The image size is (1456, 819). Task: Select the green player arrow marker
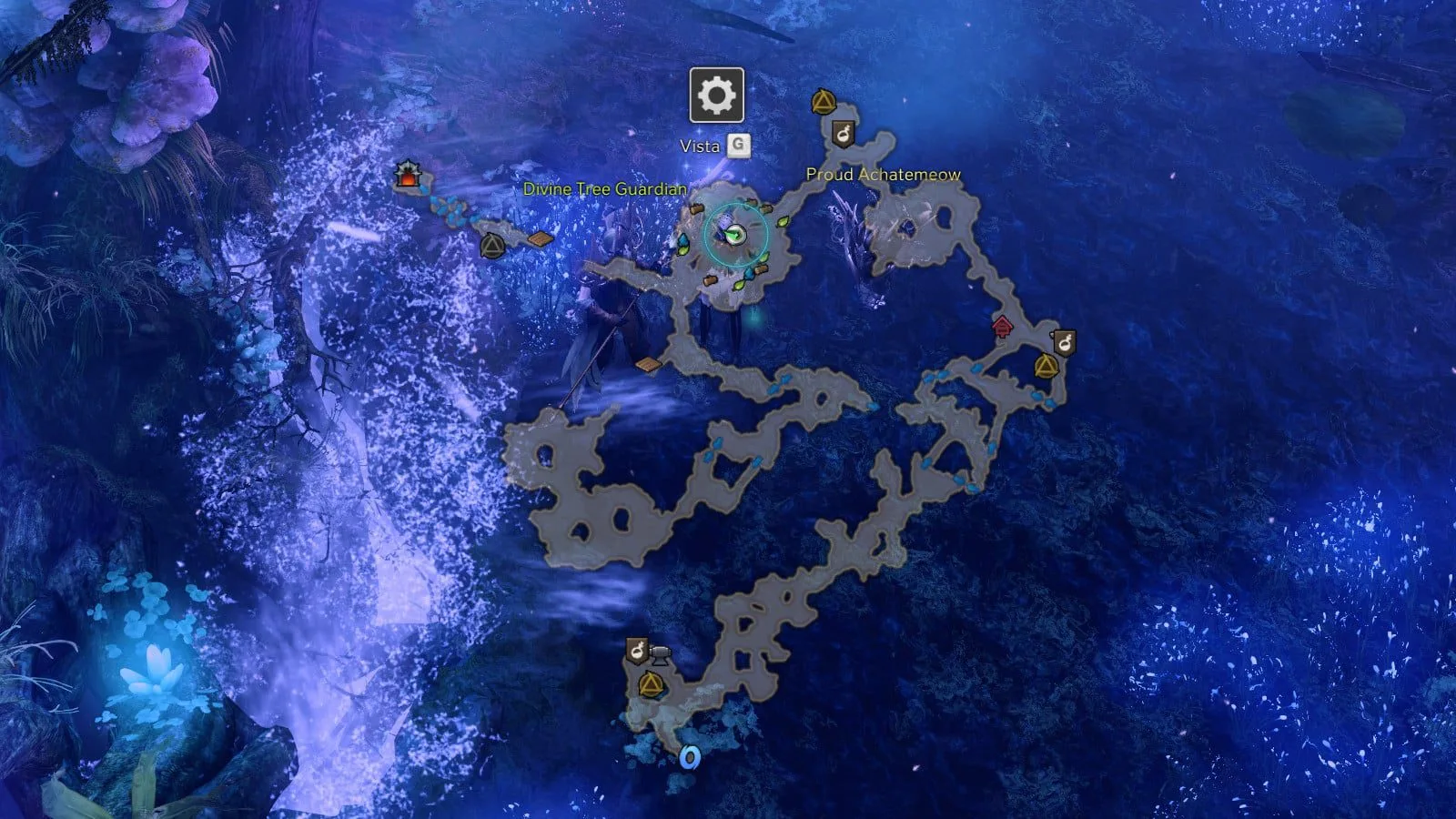[734, 236]
